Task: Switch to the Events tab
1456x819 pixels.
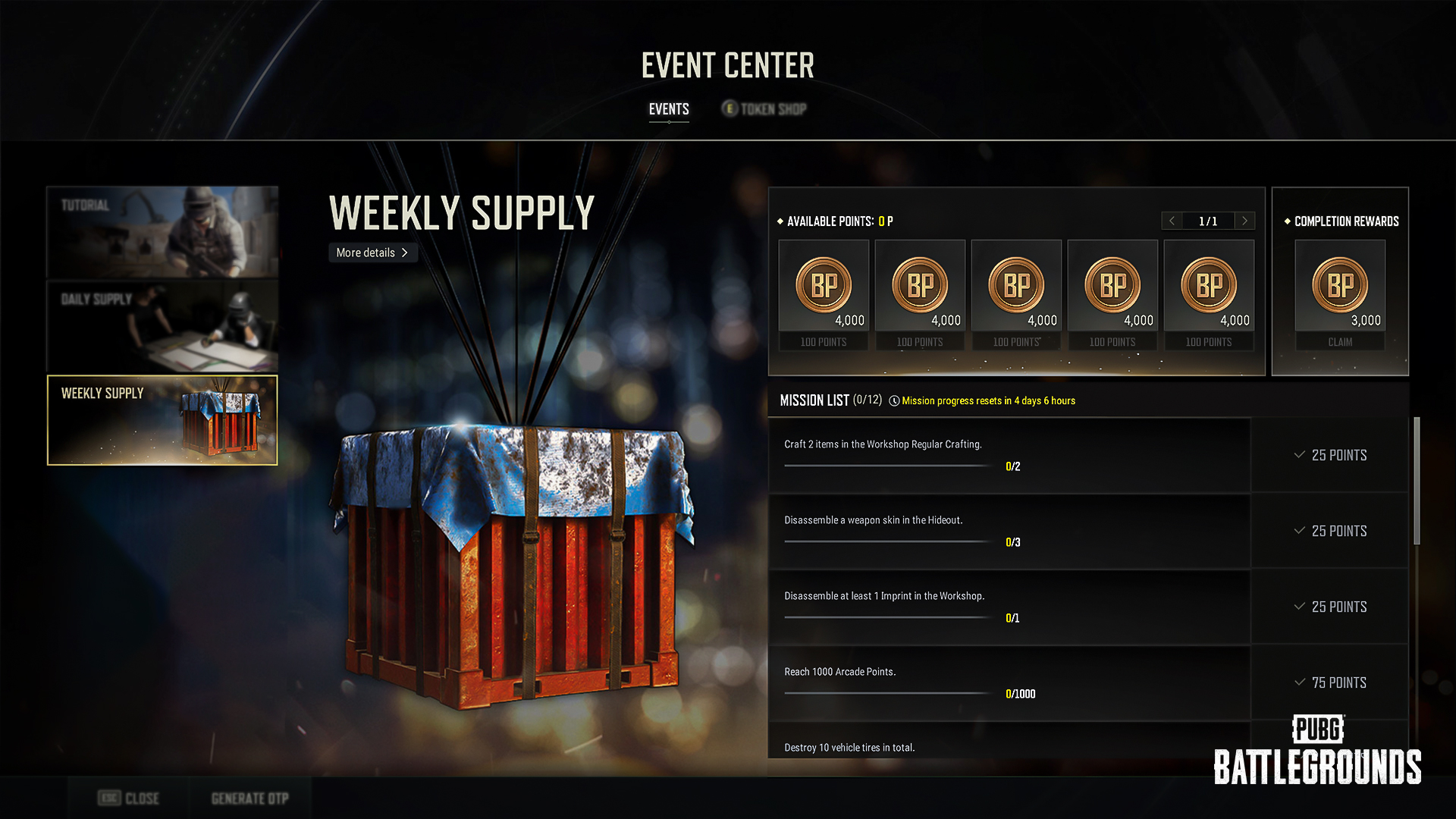Action: (x=669, y=109)
